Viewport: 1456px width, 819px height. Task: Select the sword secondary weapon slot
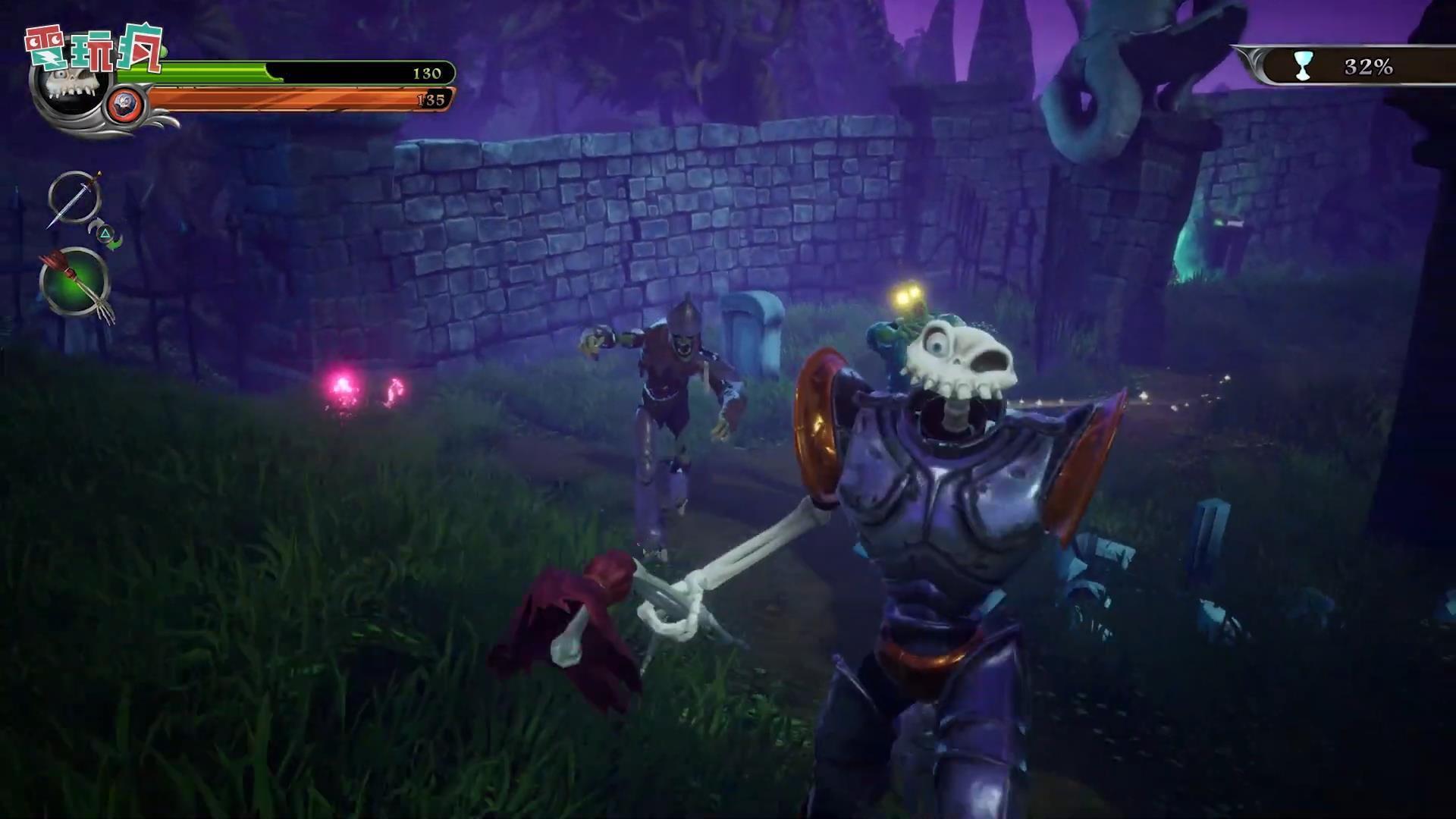click(74, 199)
